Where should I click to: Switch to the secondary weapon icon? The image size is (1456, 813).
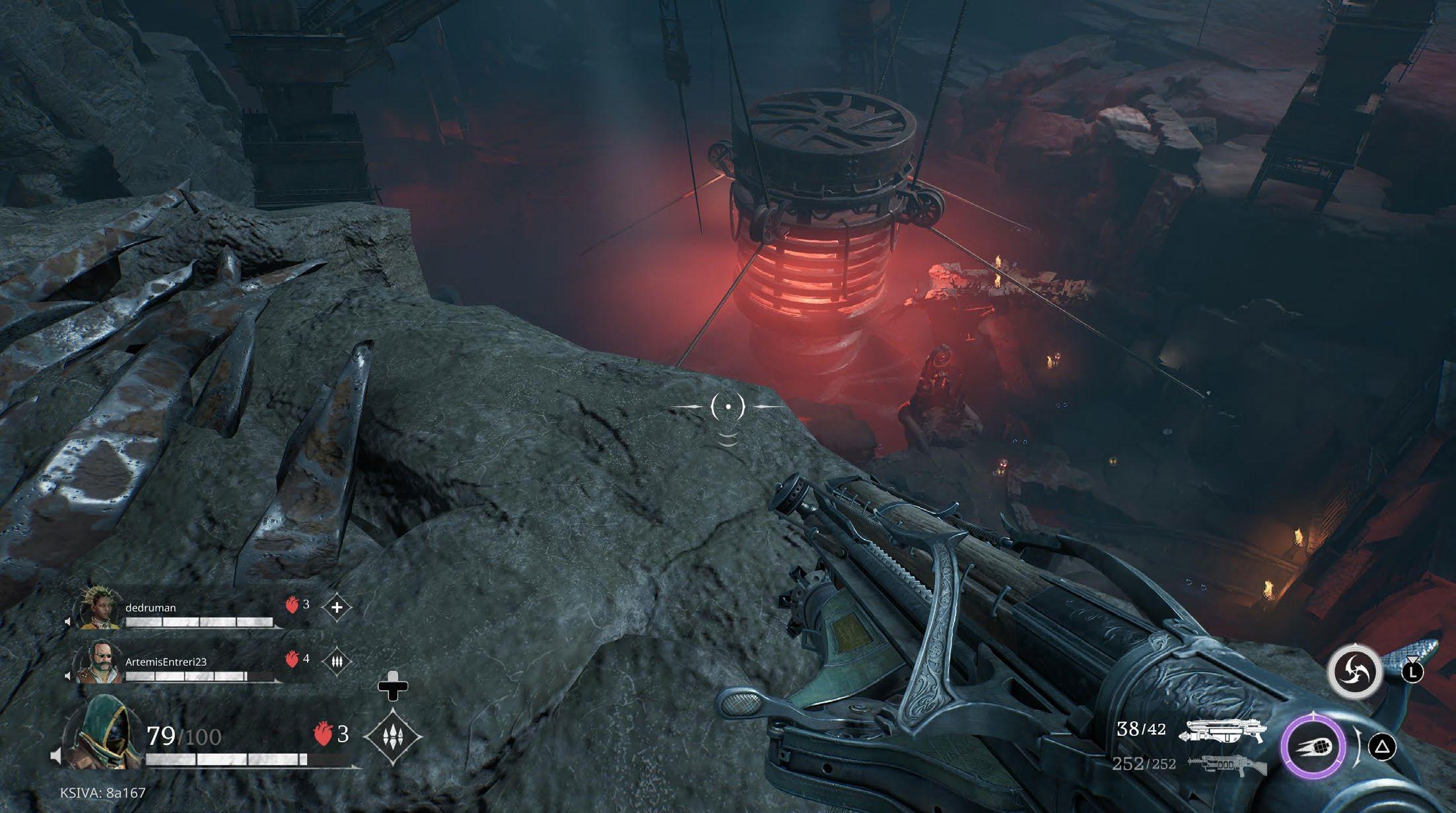[x=1226, y=765]
